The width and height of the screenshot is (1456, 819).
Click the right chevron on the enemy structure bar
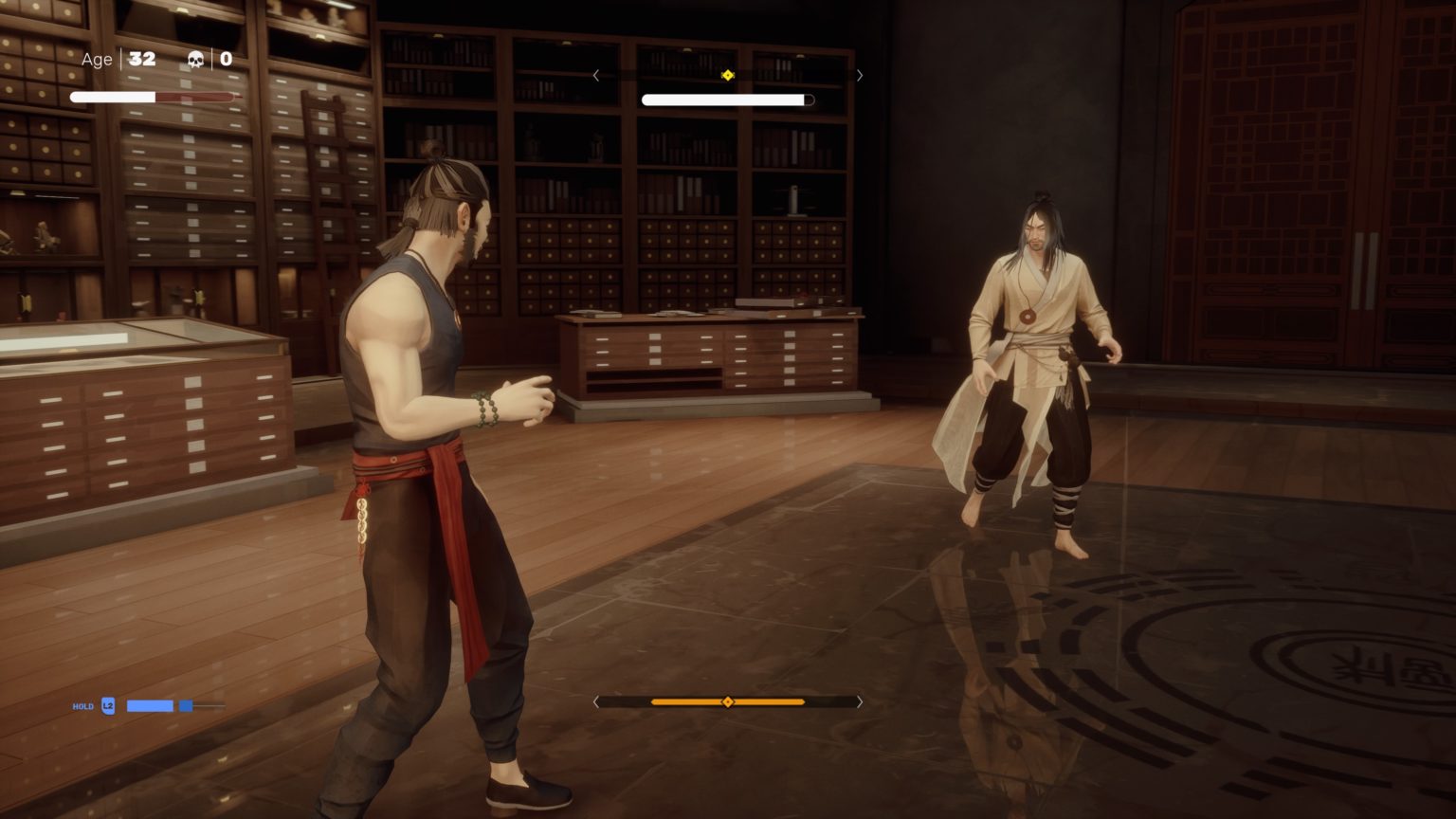[859, 75]
